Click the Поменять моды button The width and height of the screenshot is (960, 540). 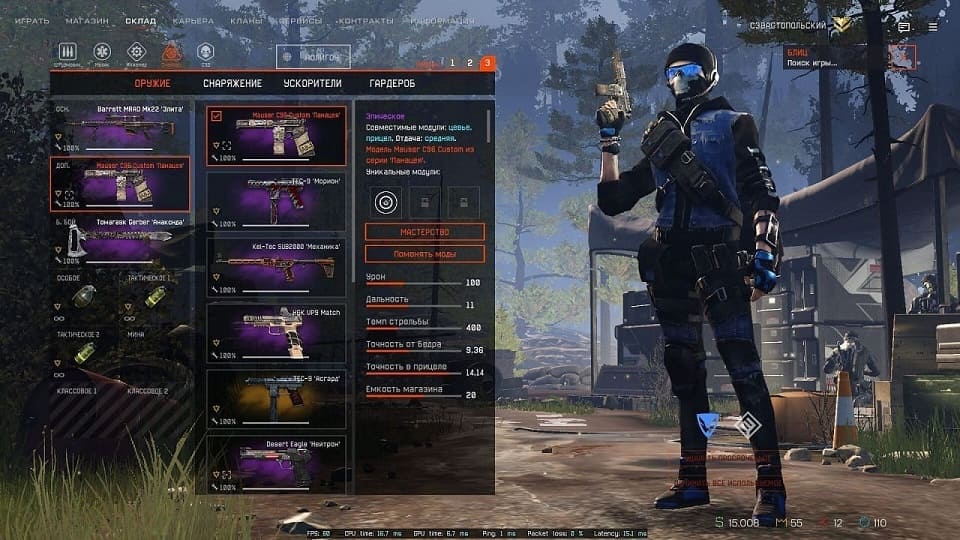[424, 254]
